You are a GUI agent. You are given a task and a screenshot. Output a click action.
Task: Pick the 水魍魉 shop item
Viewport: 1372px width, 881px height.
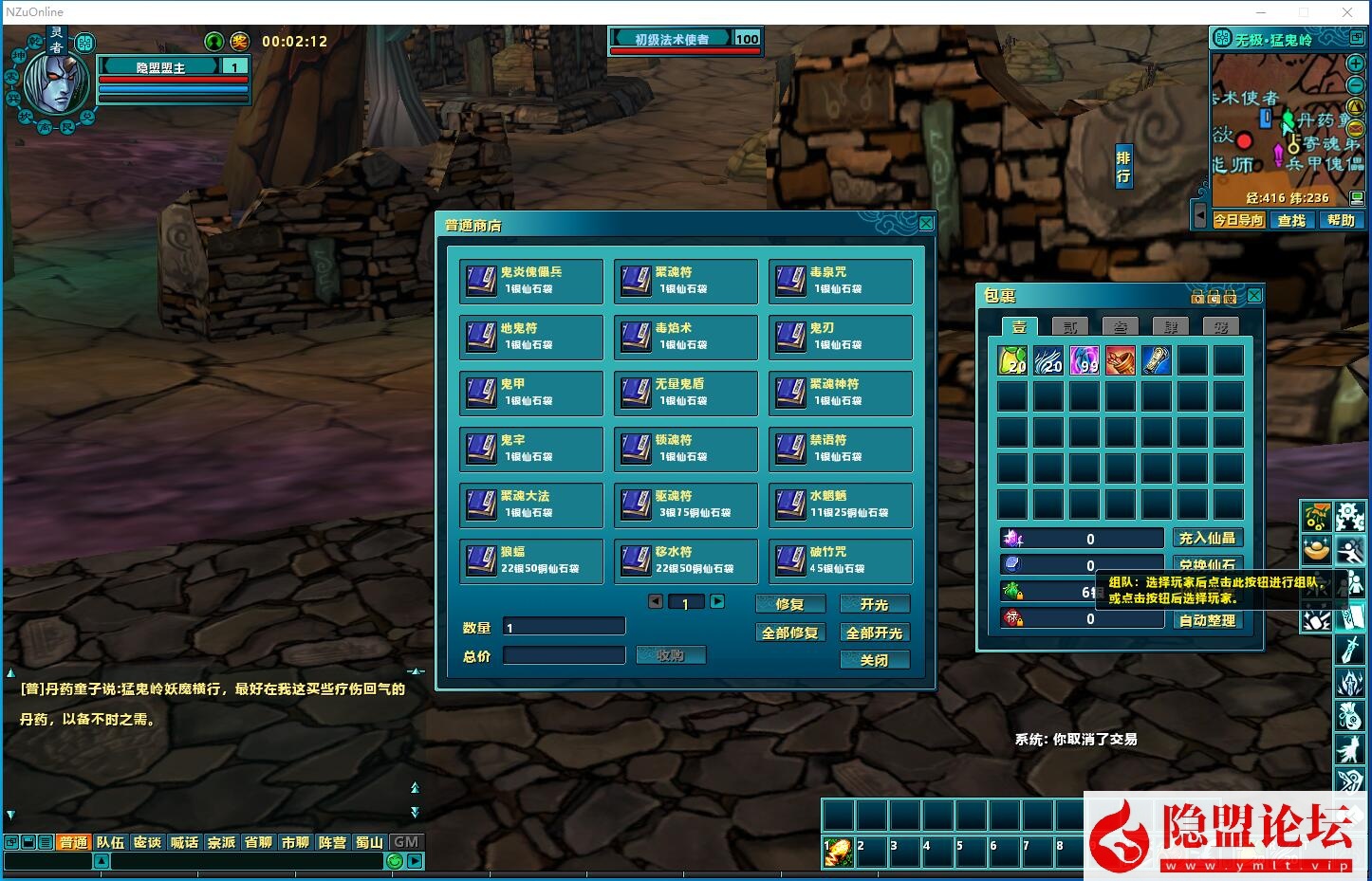click(x=840, y=505)
